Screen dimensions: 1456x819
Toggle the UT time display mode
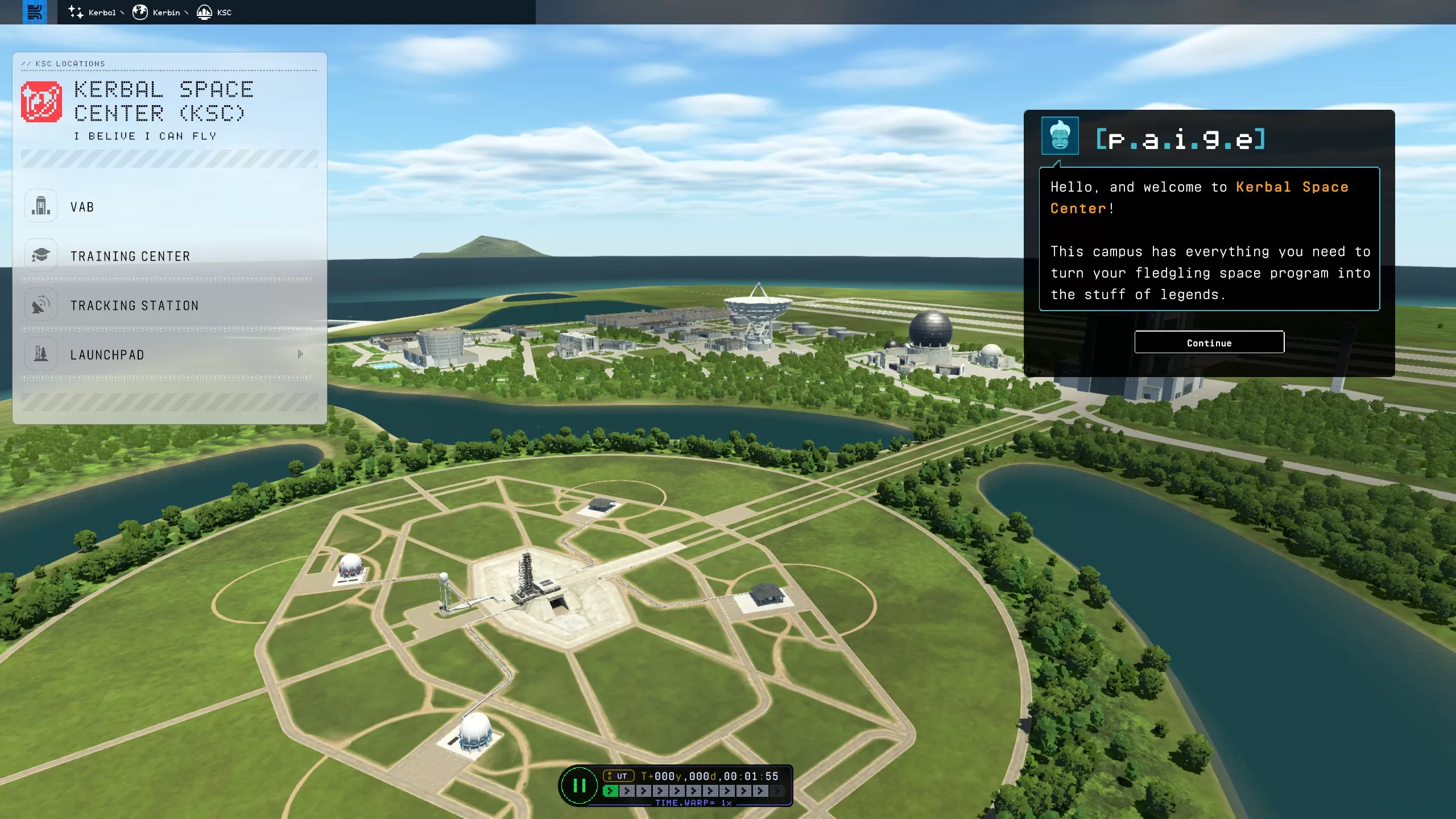618,776
